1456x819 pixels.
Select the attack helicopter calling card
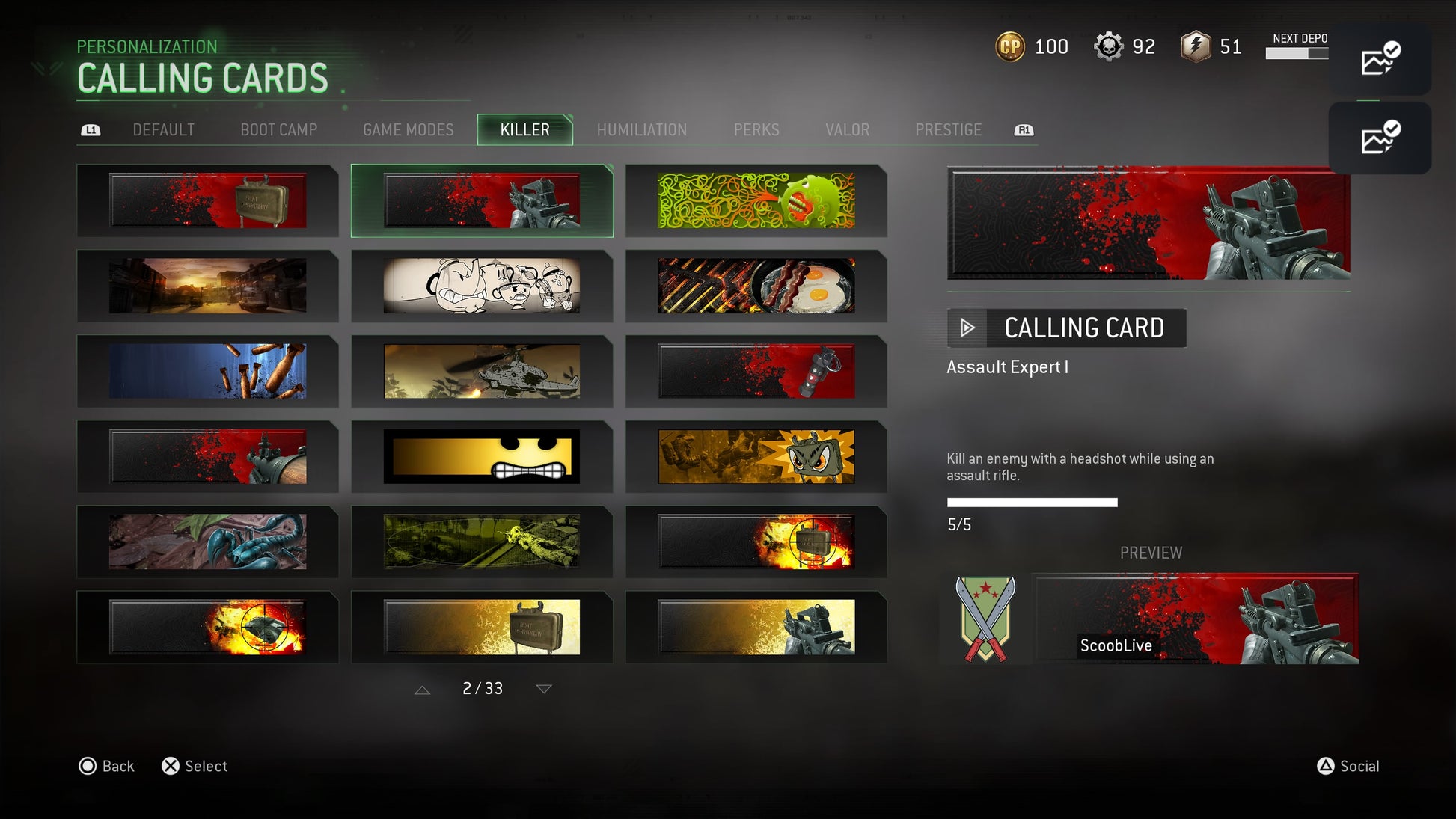pyautogui.click(x=481, y=371)
